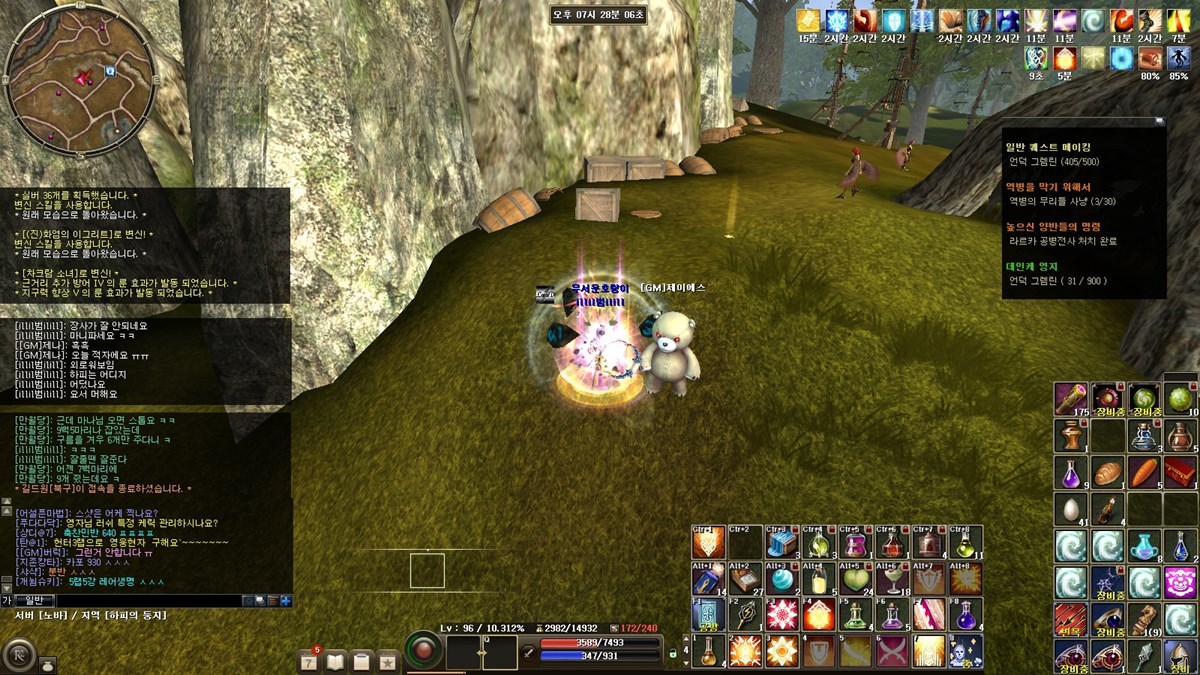
Task: Activate the lightning wand in F2 slot
Action: 746,615
